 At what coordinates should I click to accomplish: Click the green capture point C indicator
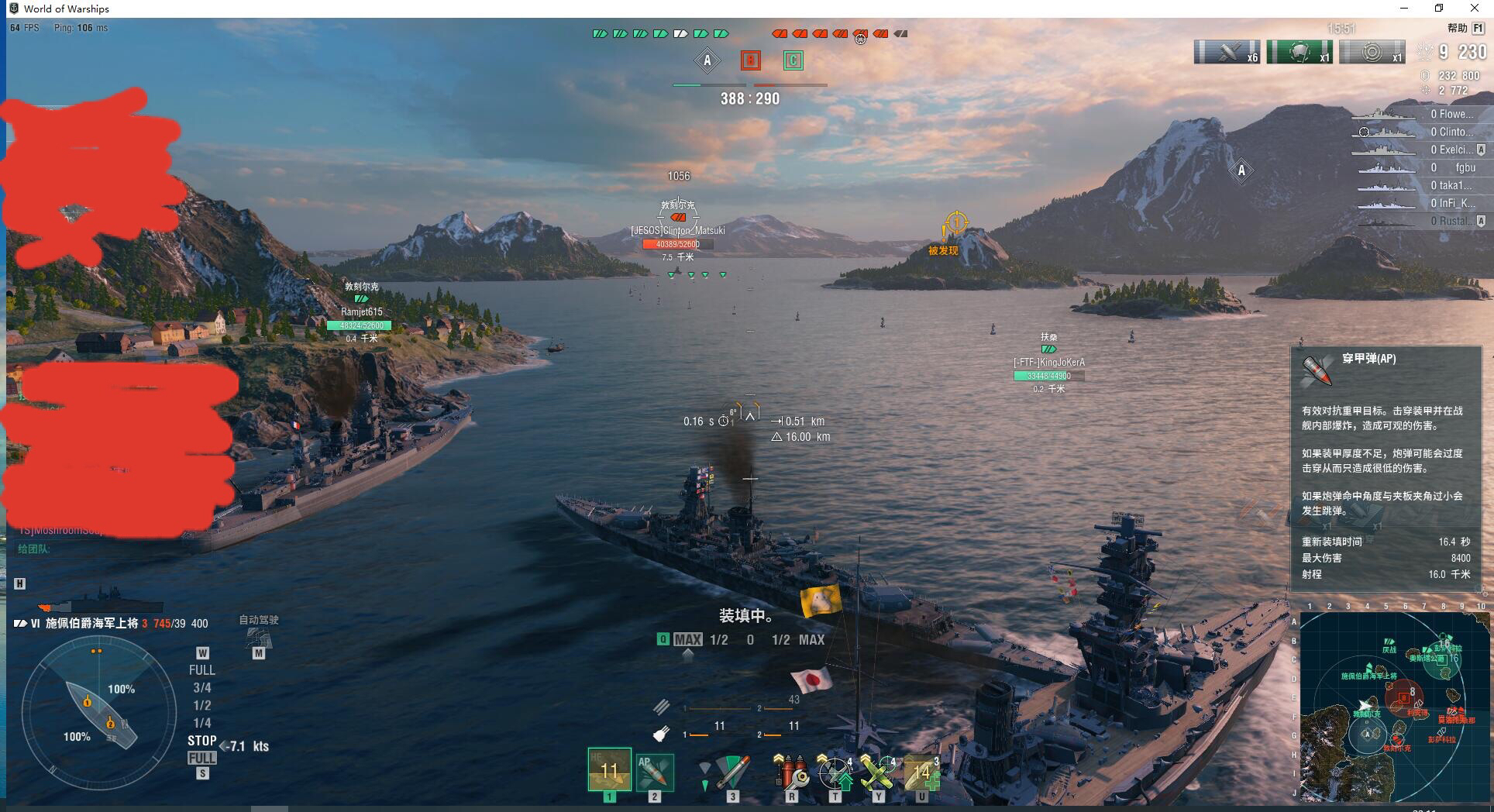[793, 60]
